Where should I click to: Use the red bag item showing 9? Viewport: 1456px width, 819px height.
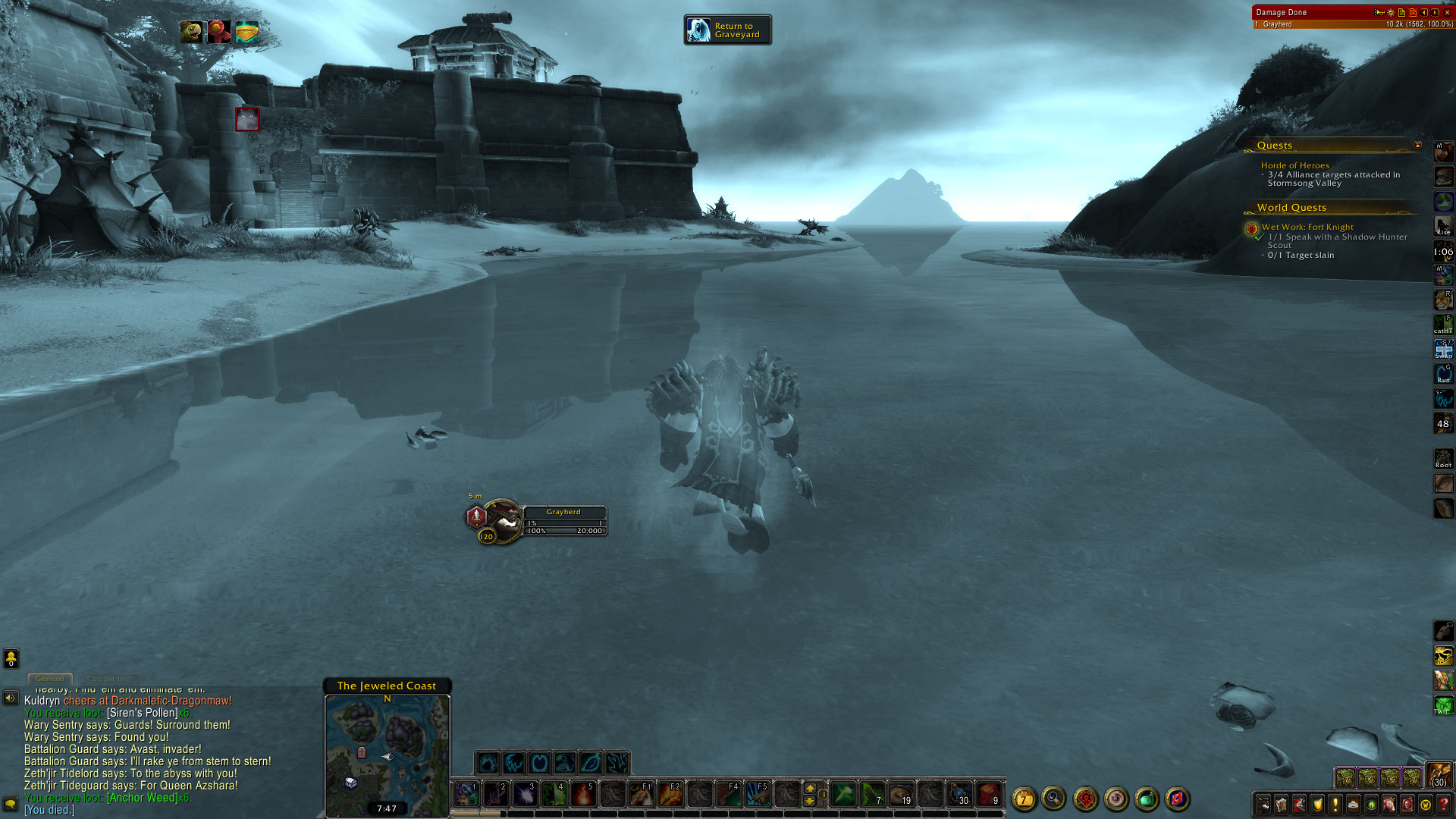point(988,794)
